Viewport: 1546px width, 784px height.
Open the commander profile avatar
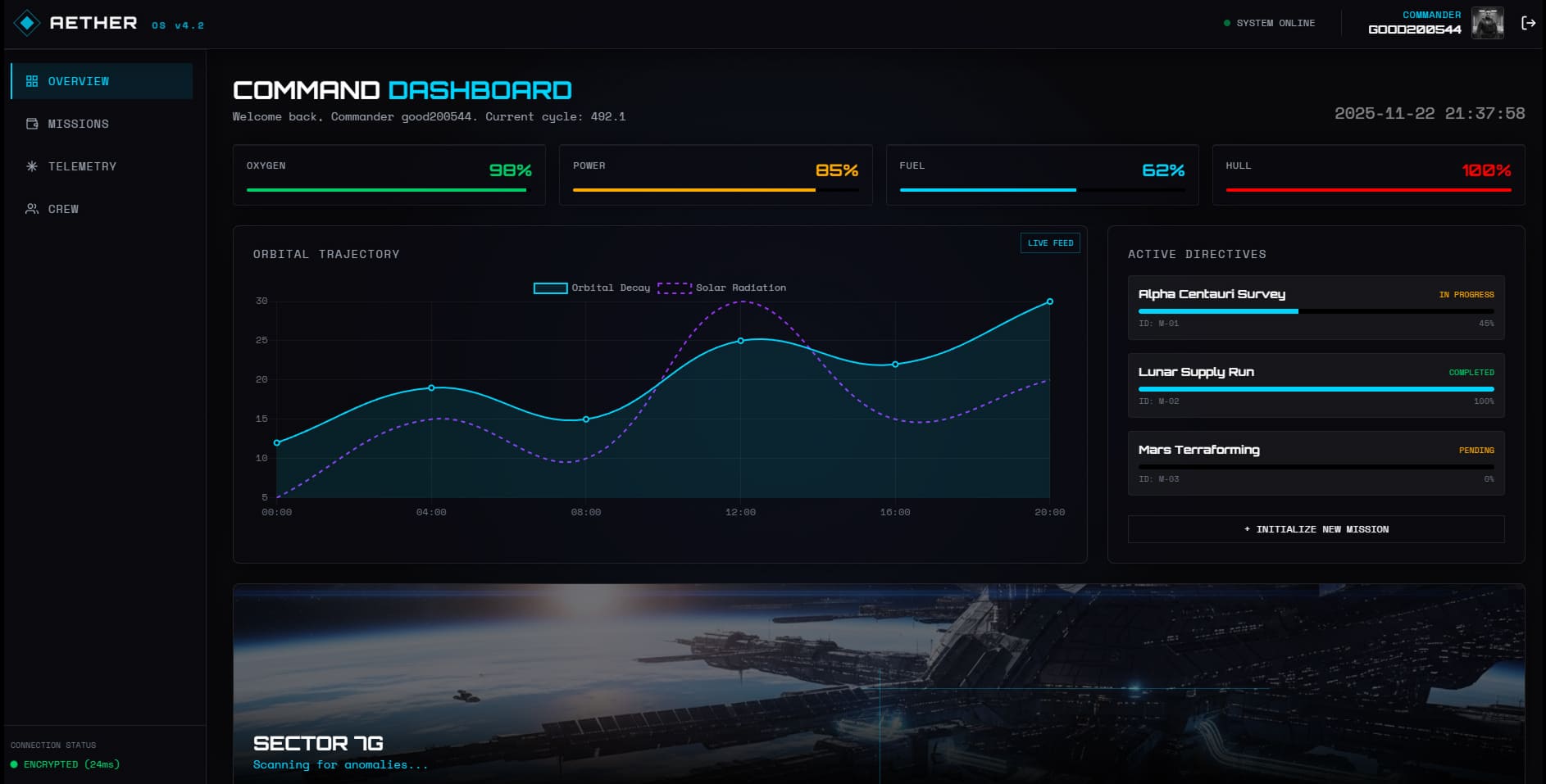pyautogui.click(x=1487, y=23)
